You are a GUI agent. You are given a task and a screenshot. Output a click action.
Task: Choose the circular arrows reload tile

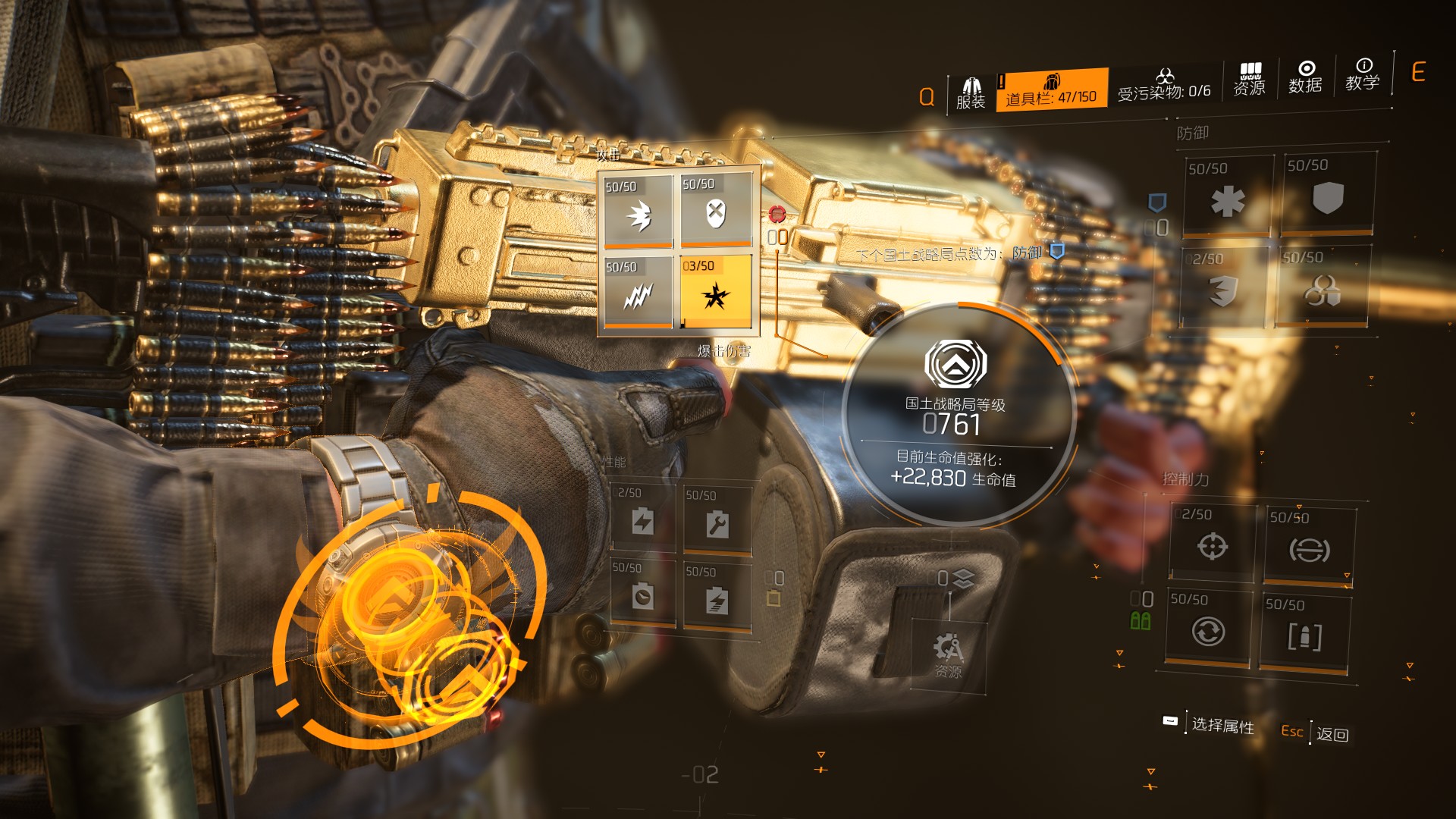1207,628
